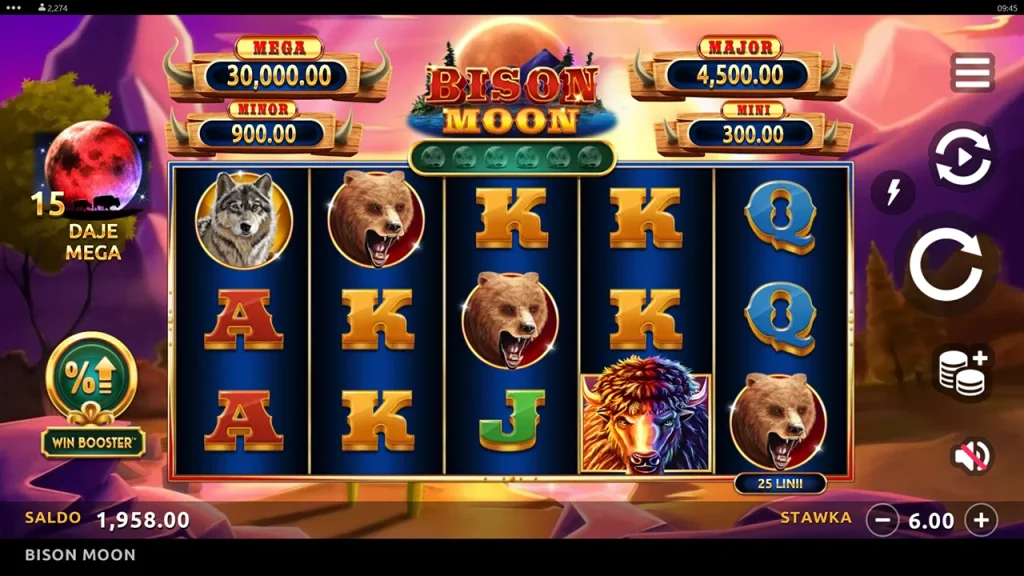The width and height of the screenshot is (1024, 576).
Task: Decrease the stake with the minus button
Action: 881,520
